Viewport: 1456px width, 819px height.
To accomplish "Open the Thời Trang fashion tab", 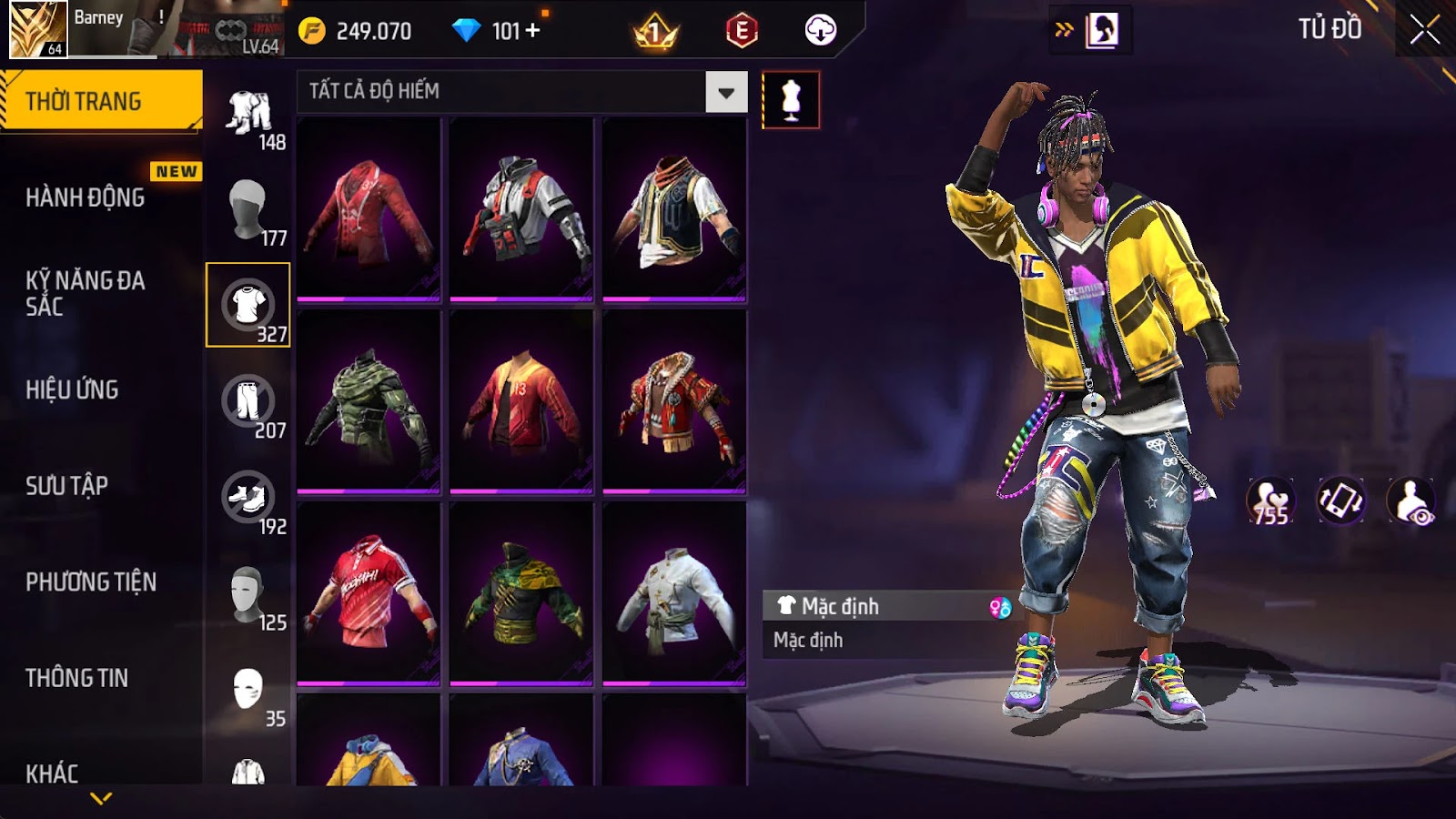I will (x=100, y=101).
